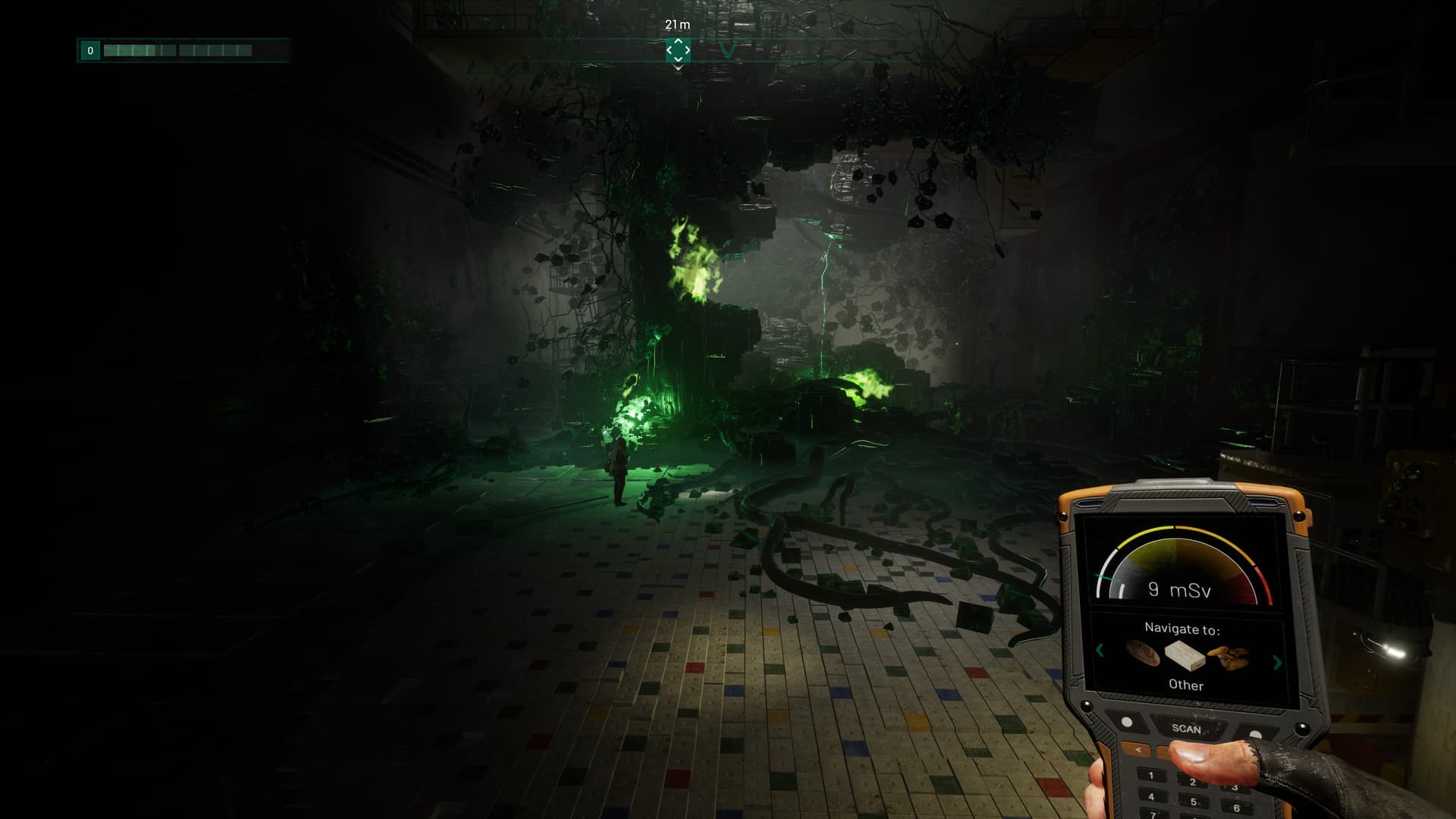
Task: Choose the bread icon on the scanner screen
Action: (x=1142, y=652)
